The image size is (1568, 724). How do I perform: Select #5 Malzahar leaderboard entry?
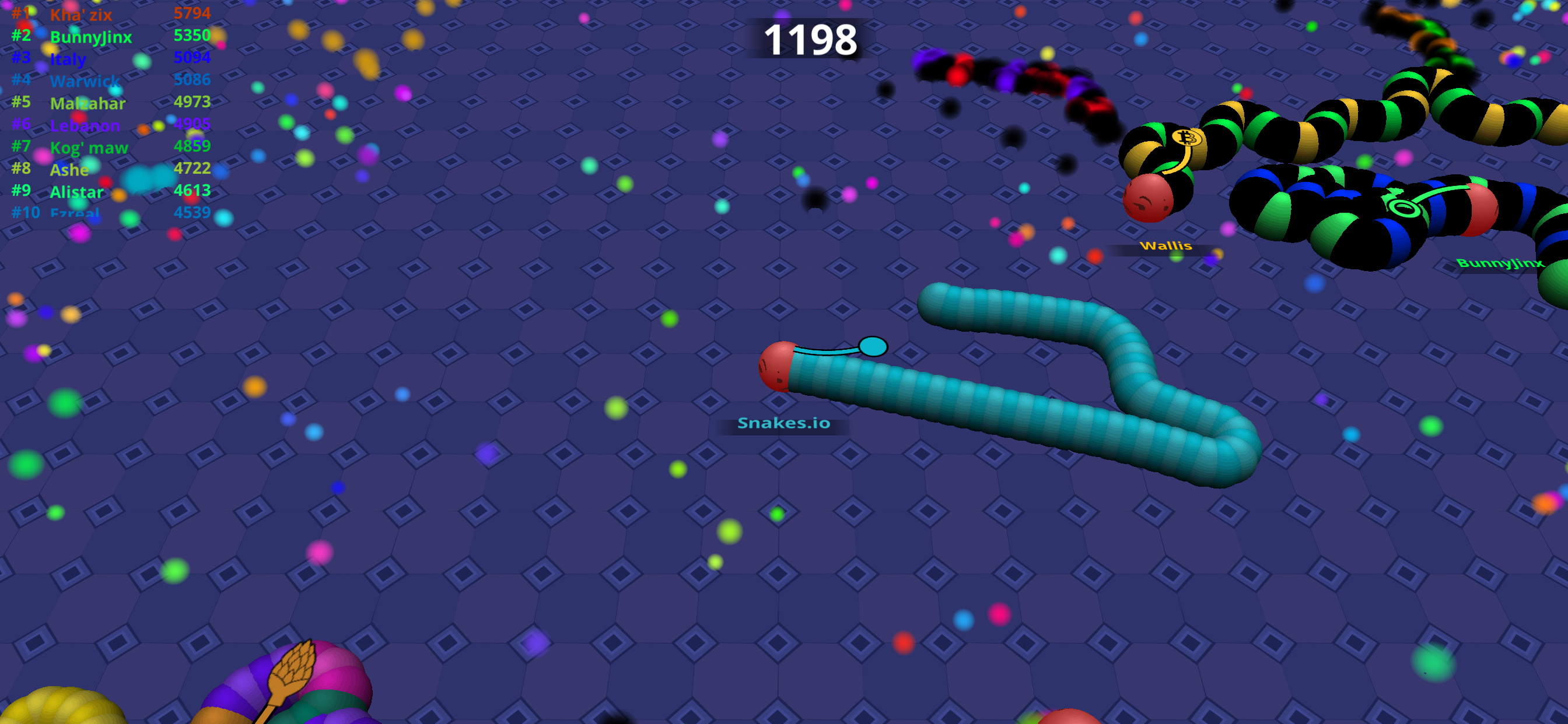[x=87, y=103]
